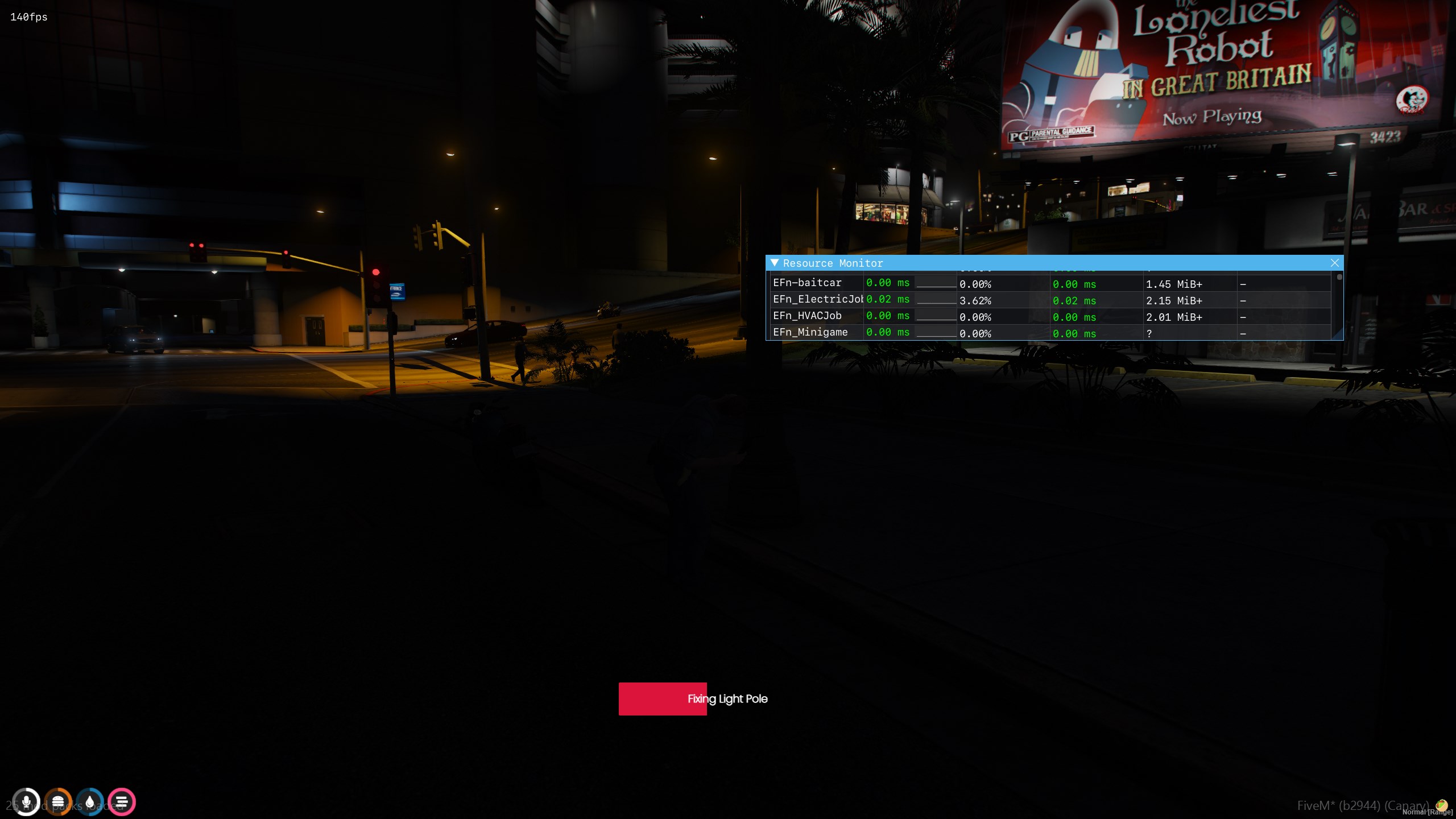
Task: Click the 140fps counter display
Action: coord(27,18)
